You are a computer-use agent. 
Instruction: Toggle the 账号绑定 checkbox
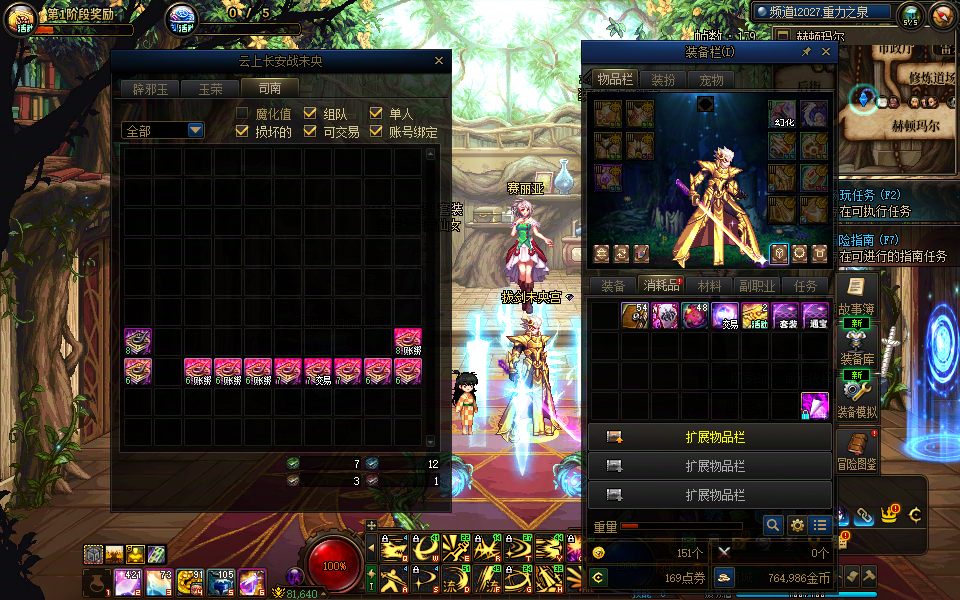376,131
